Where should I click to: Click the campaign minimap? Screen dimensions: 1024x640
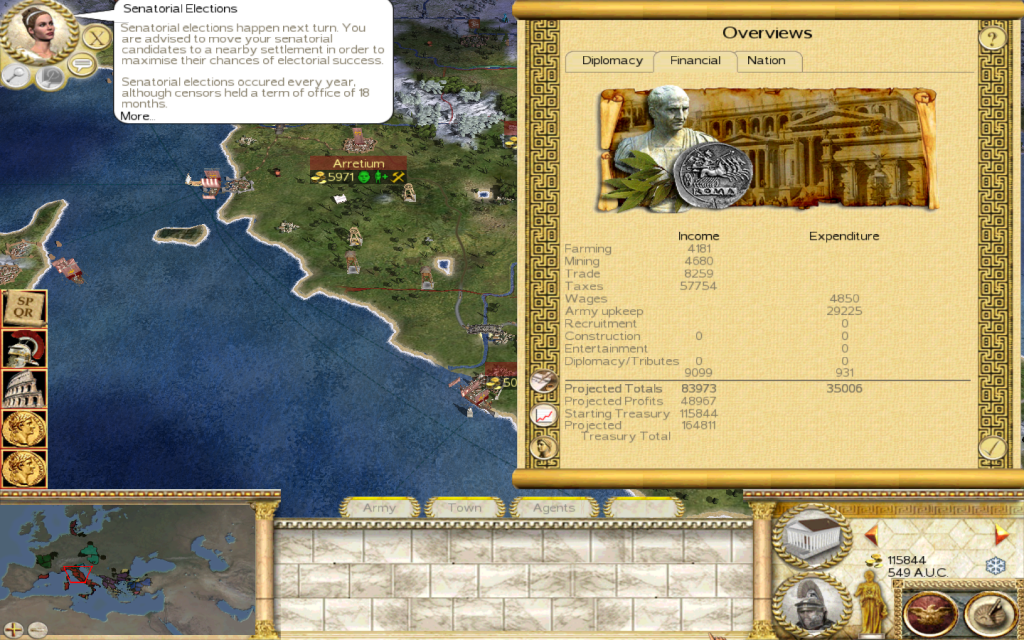point(126,566)
